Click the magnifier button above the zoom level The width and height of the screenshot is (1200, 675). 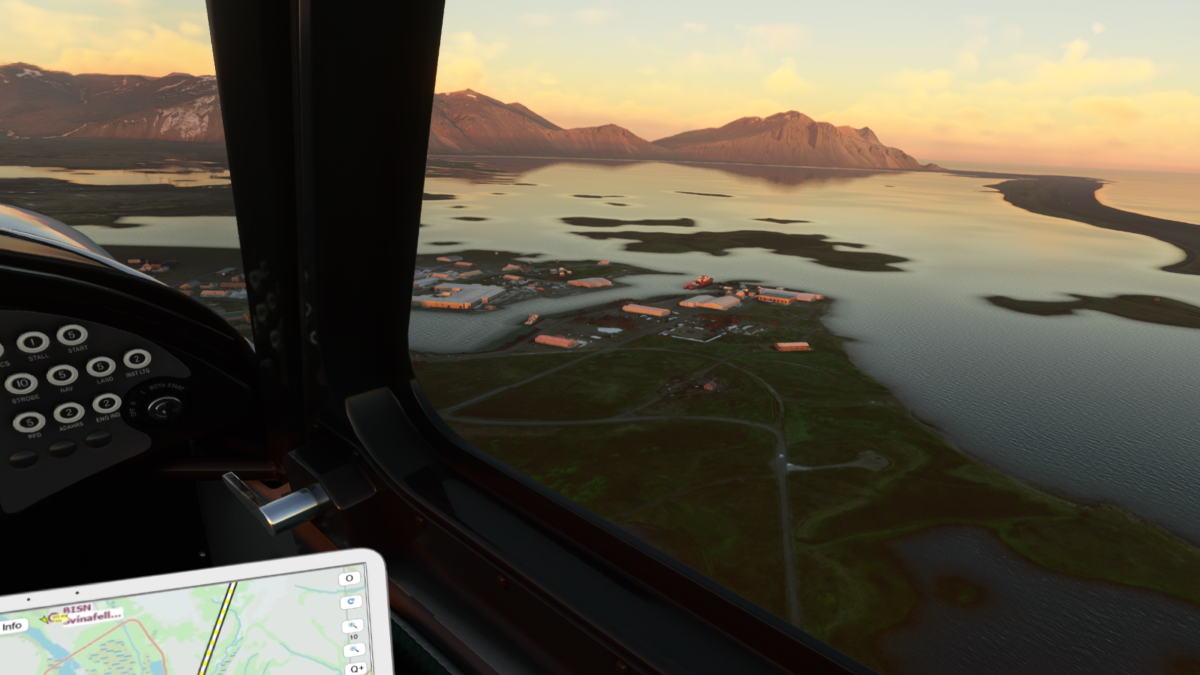point(352,627)
